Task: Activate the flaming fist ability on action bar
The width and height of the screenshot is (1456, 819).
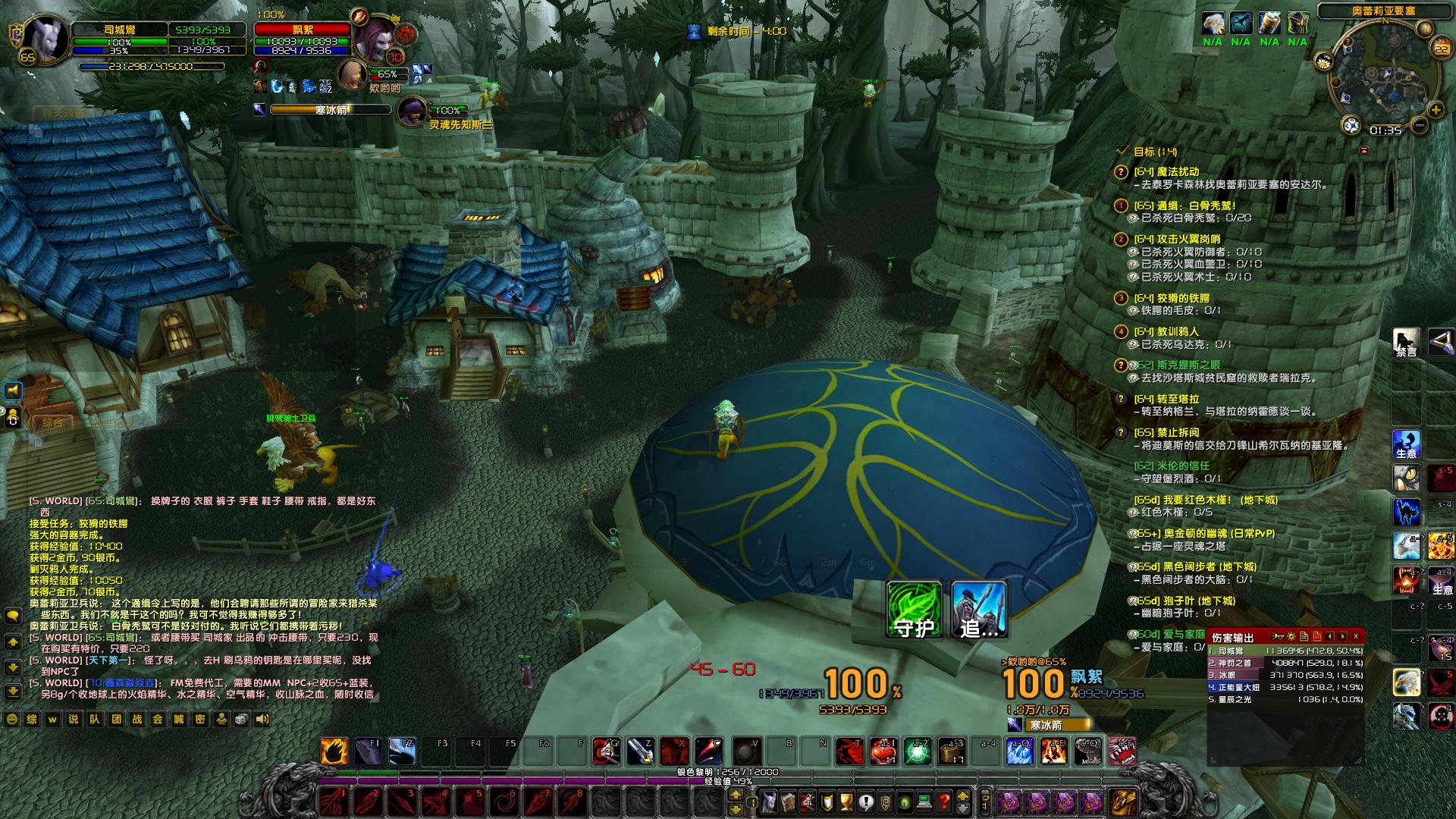Action: point(334,751)
